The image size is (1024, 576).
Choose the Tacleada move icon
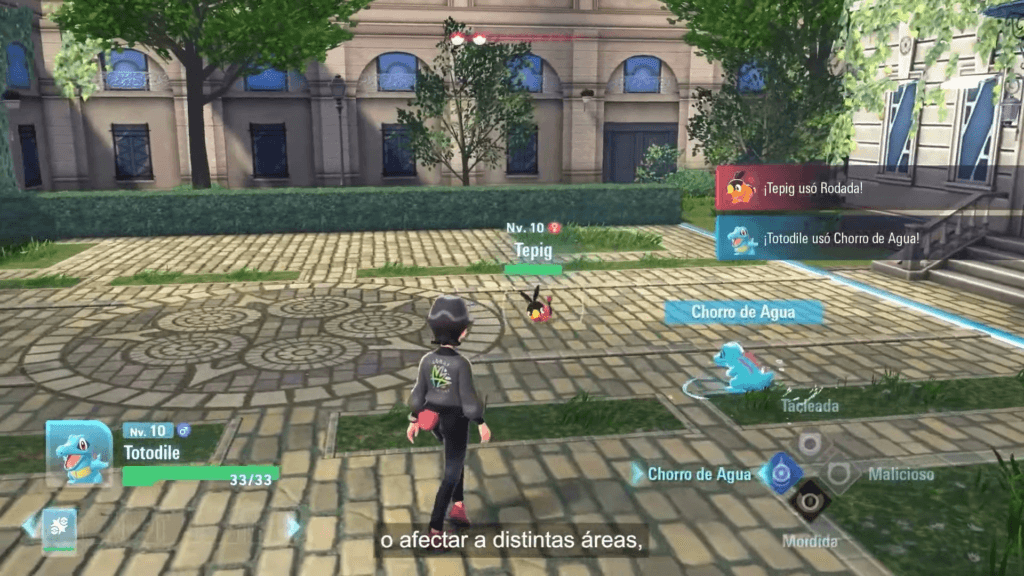click(810, 443)
